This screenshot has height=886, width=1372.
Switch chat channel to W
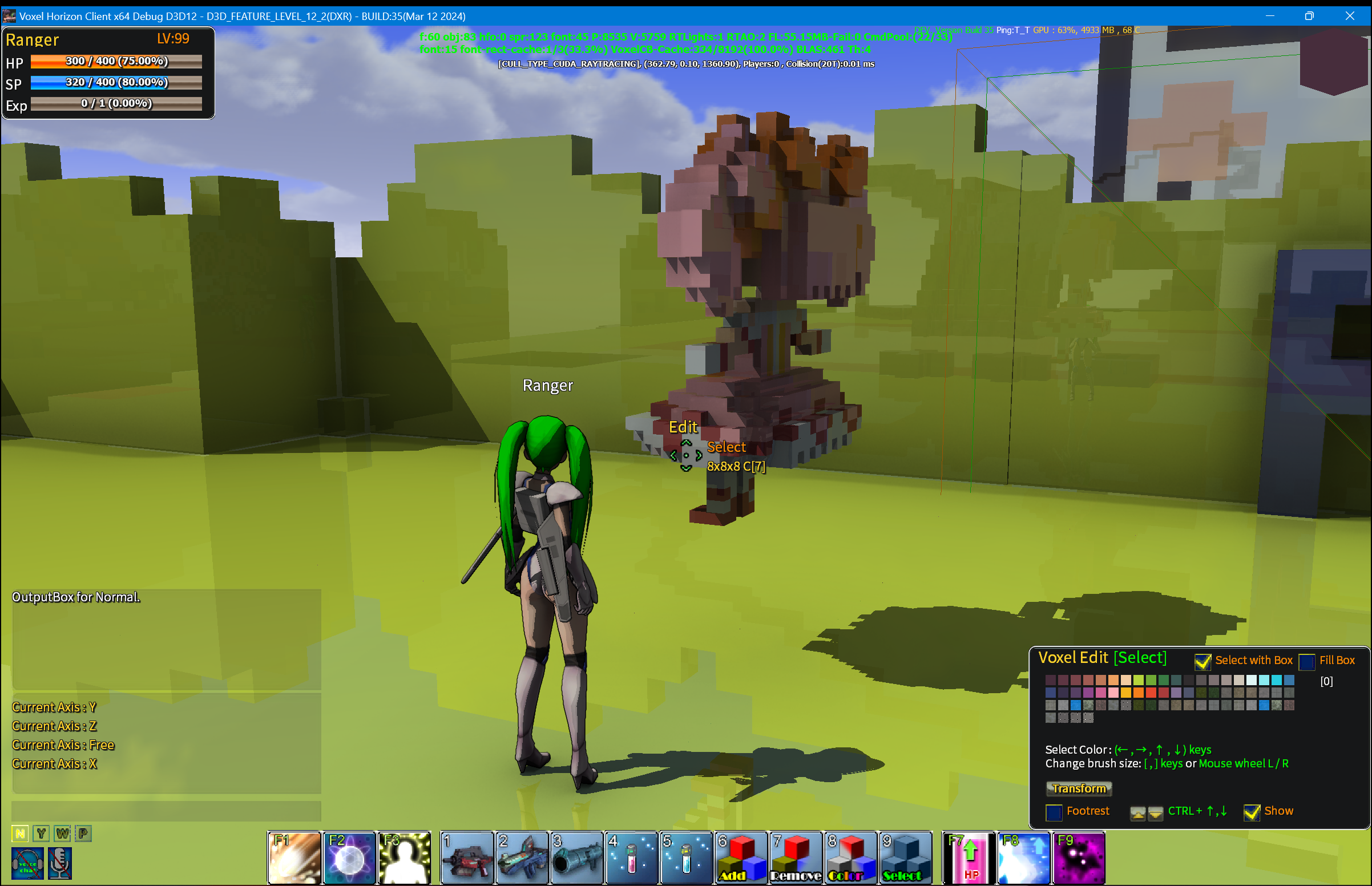coord(62,834)
